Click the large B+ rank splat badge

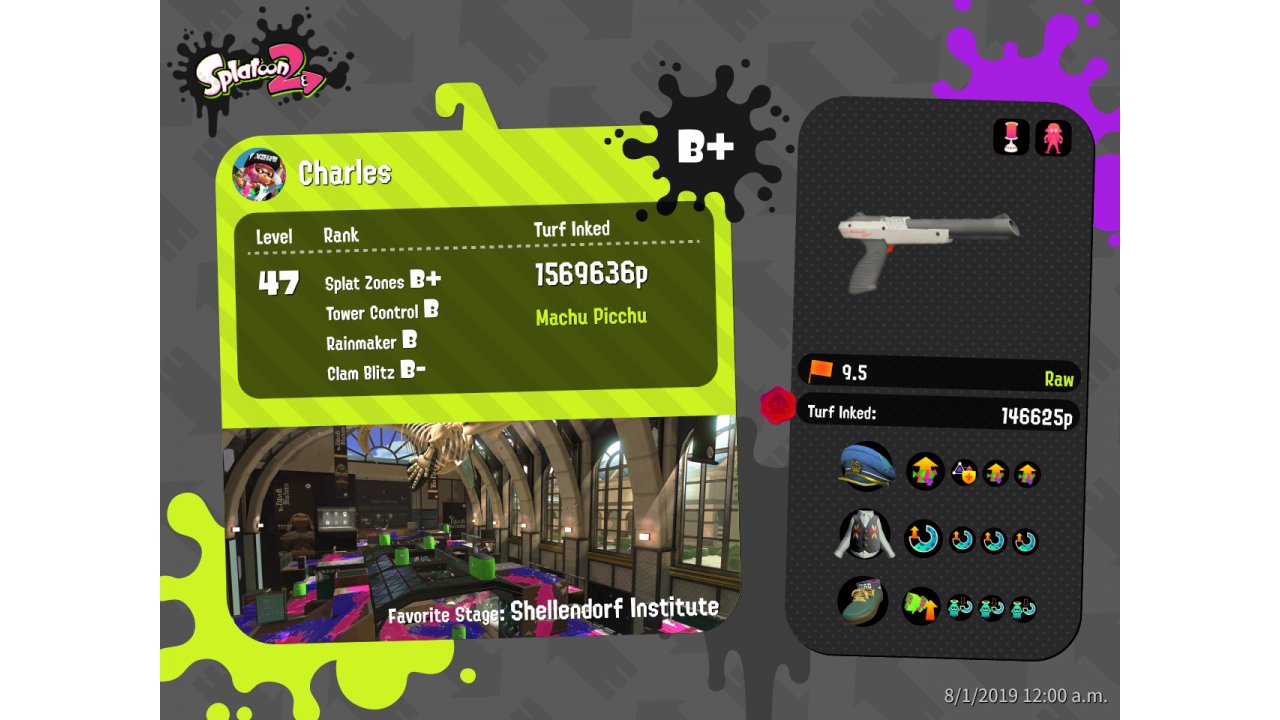click(706, 147)
